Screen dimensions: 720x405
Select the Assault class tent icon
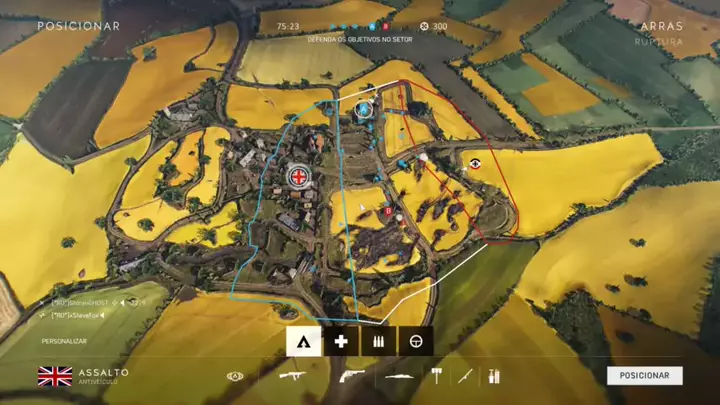tap(304, 341)
